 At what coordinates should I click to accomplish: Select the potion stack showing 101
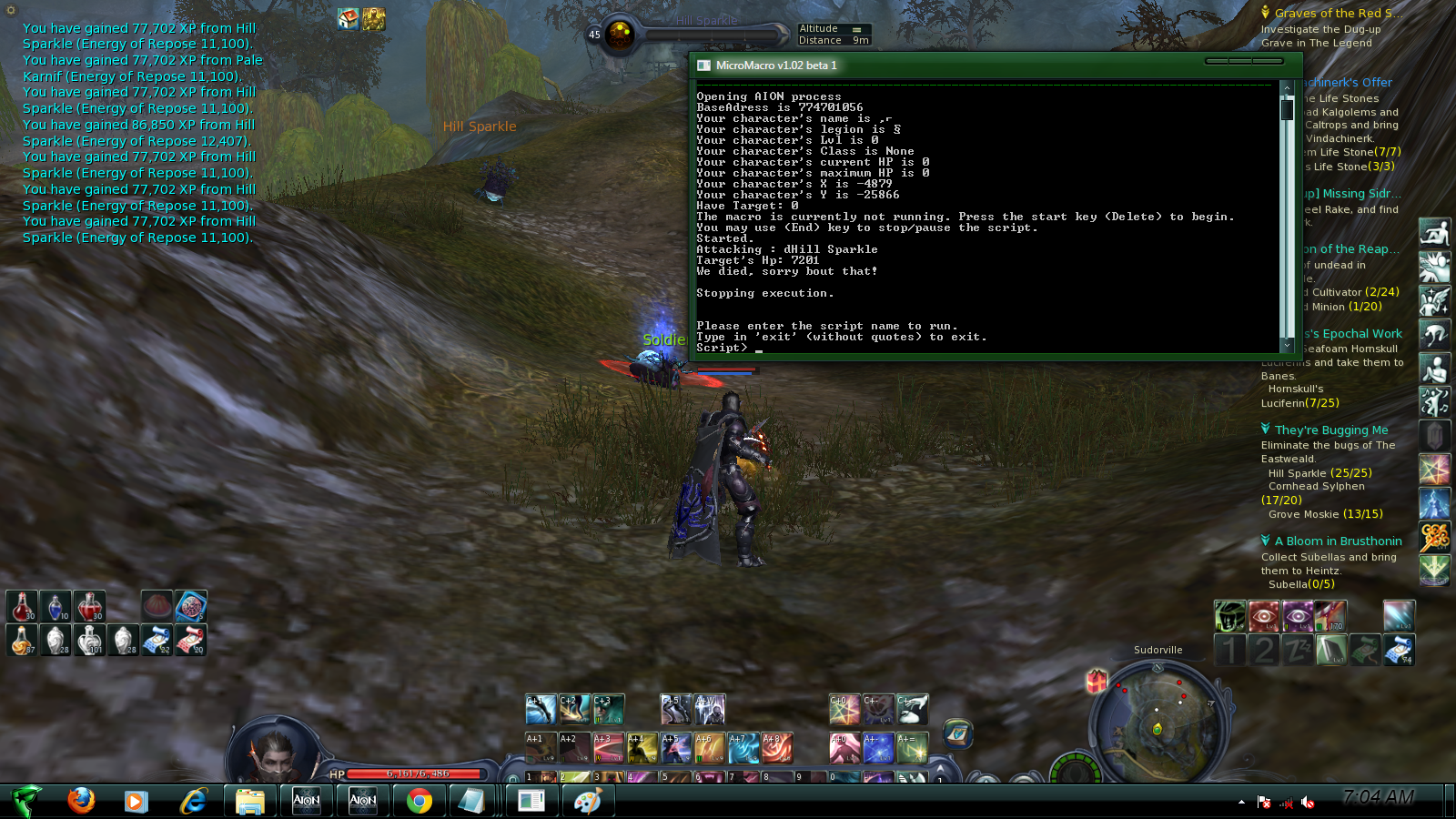click(x=89, y=641)
